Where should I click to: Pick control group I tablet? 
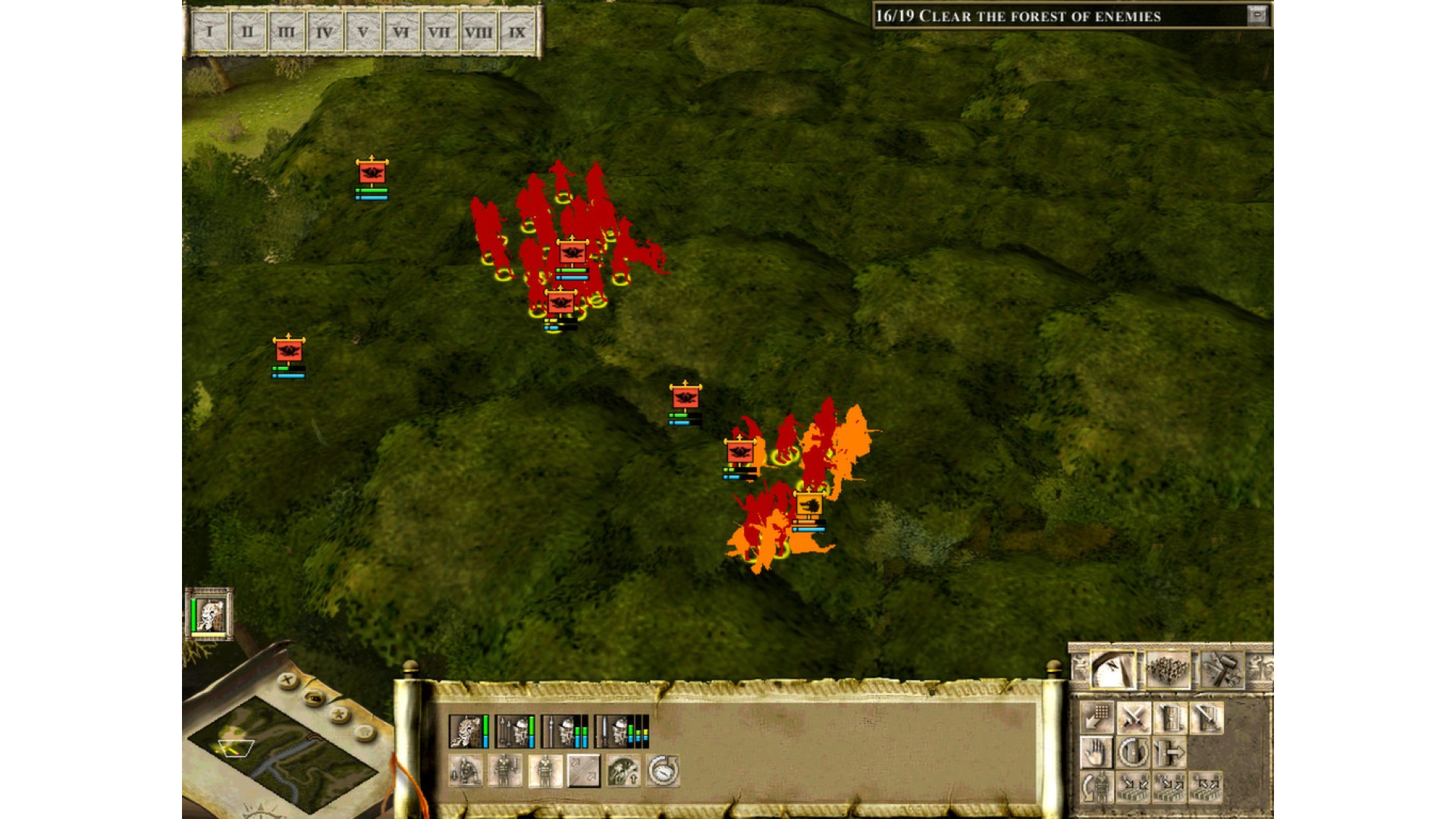click(209, 33)
